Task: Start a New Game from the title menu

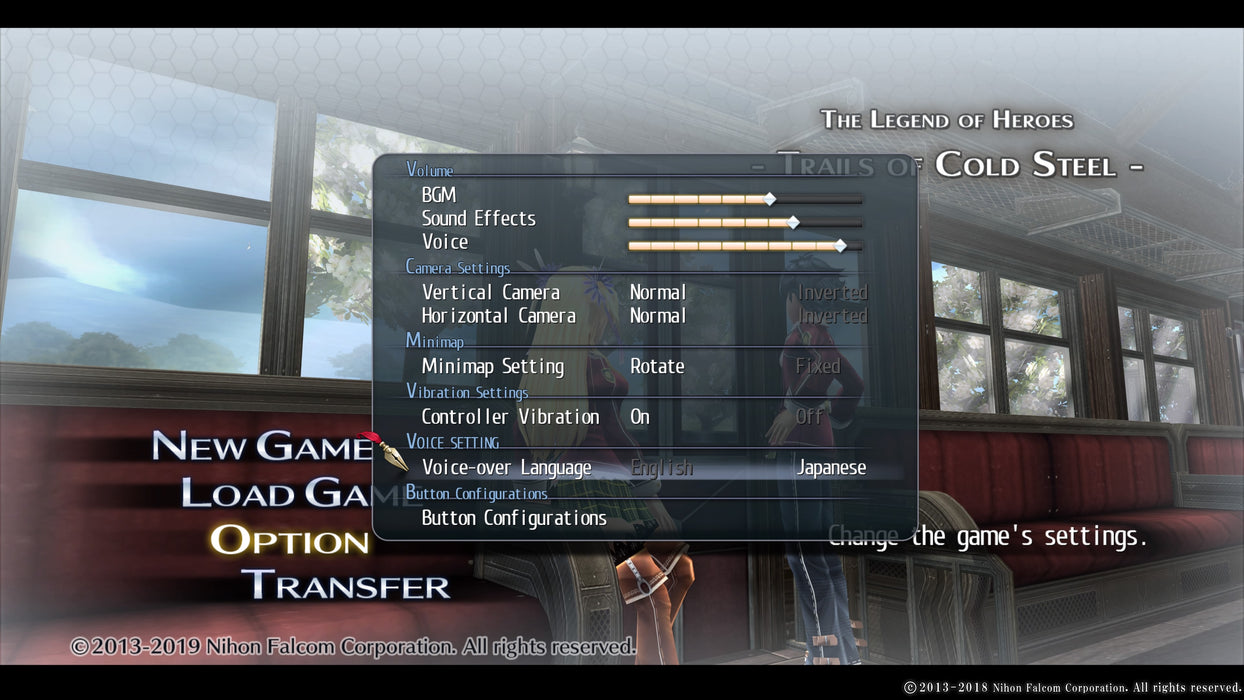Action: (x=262, y=446)
